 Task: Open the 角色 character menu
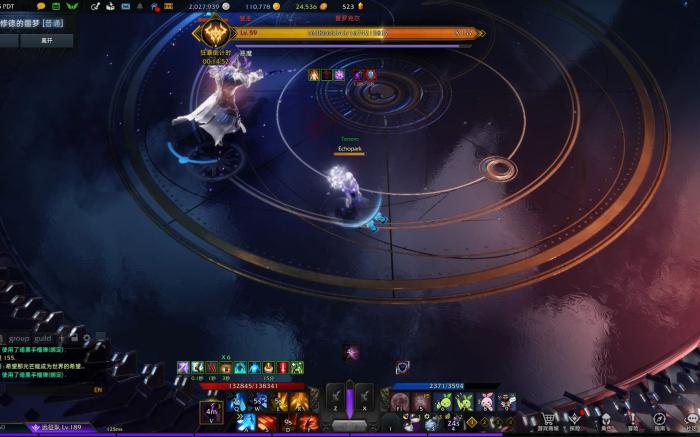coord(604,421)
